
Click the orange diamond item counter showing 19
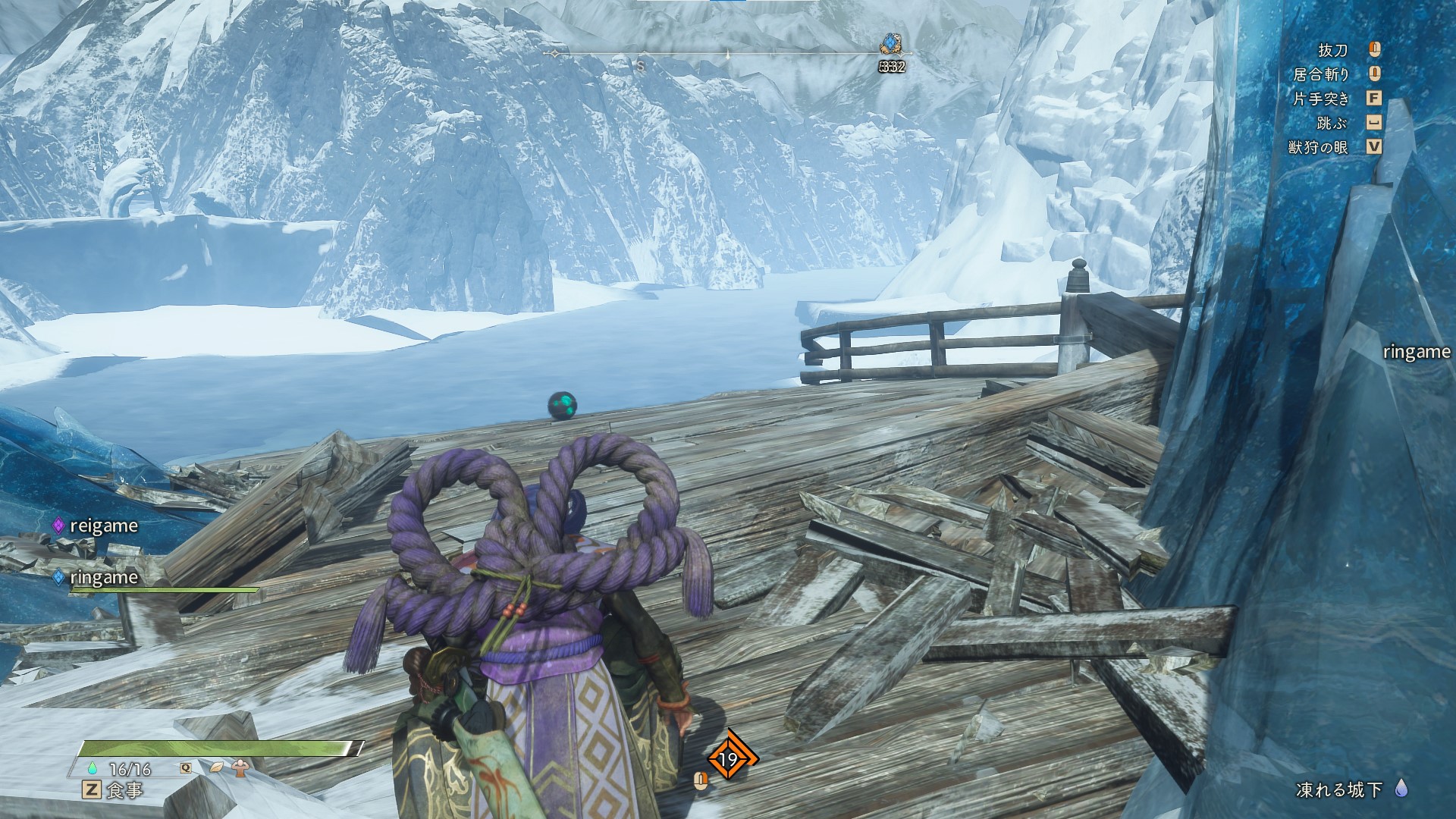click(x=729, y=758)
